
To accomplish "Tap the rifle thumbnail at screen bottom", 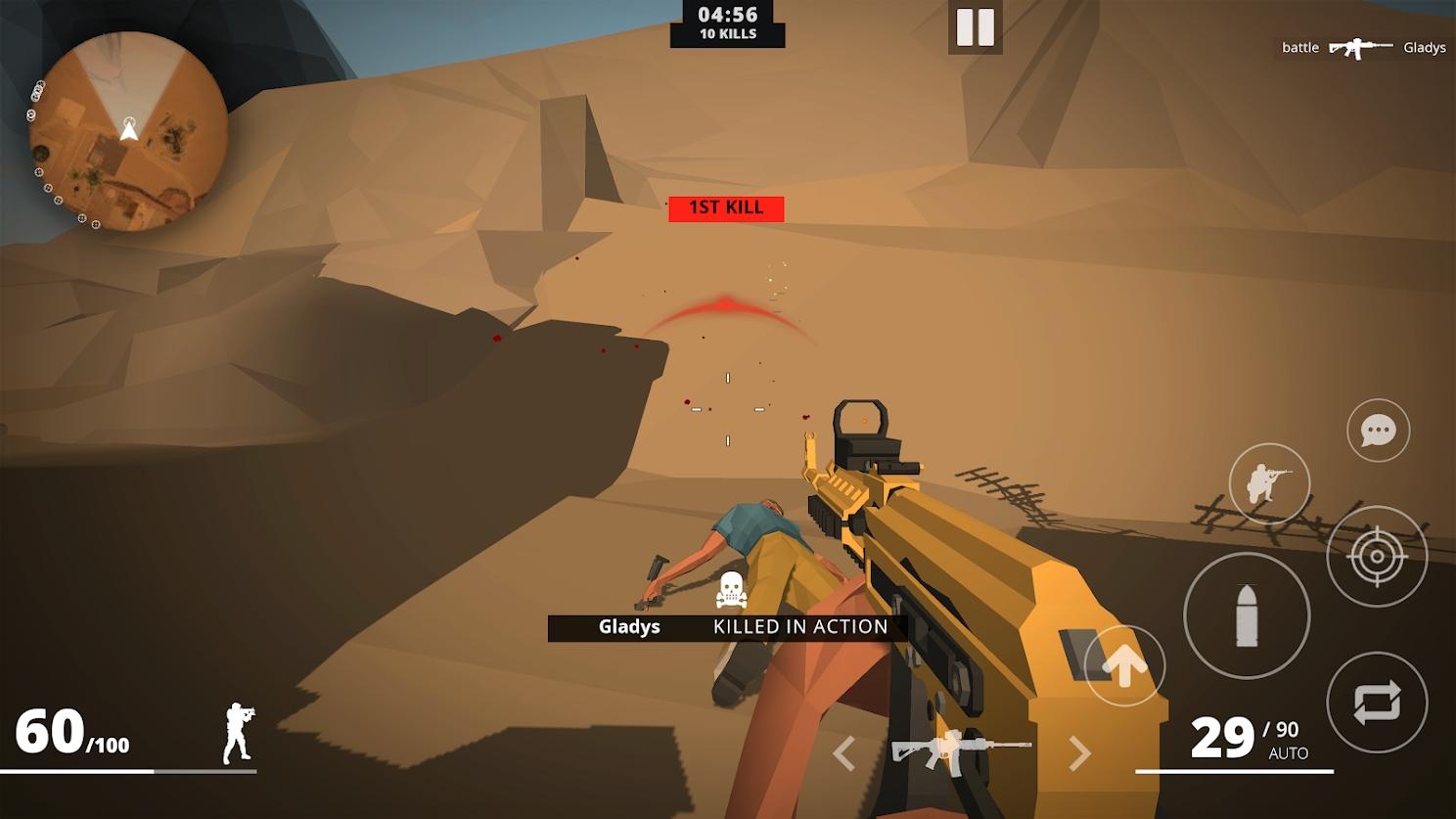I will [x=961, y=751].
